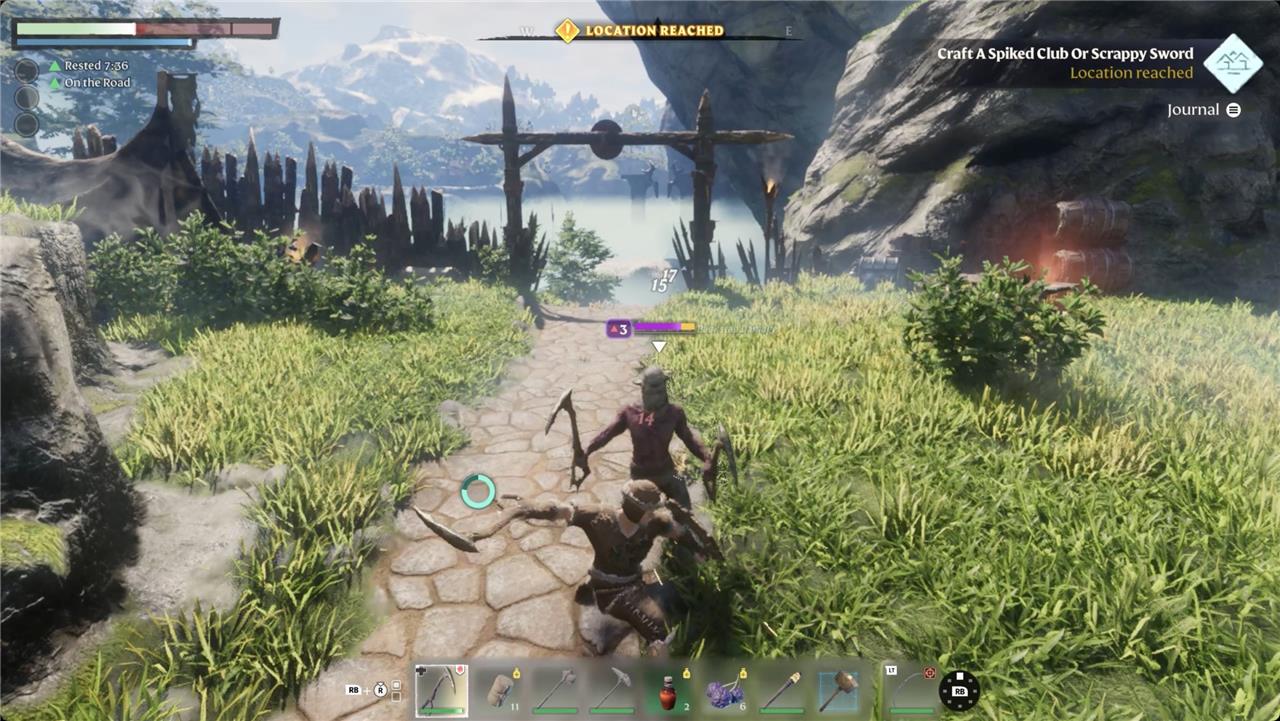1280x721 pixels.
Task: Pick the purple berries hotbar slot
Action: [x=725, y=690]
